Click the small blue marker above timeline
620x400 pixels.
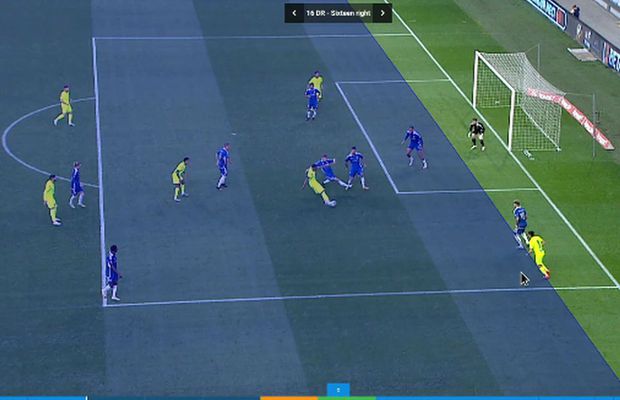click(338, 389)
